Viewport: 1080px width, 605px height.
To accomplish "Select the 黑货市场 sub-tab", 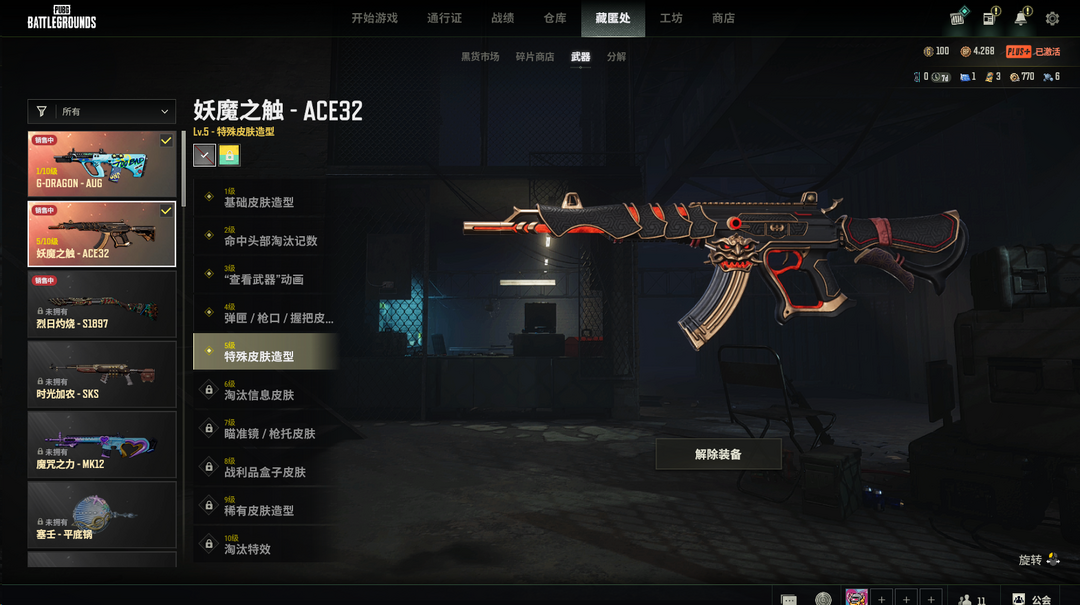I will (480, 57).
